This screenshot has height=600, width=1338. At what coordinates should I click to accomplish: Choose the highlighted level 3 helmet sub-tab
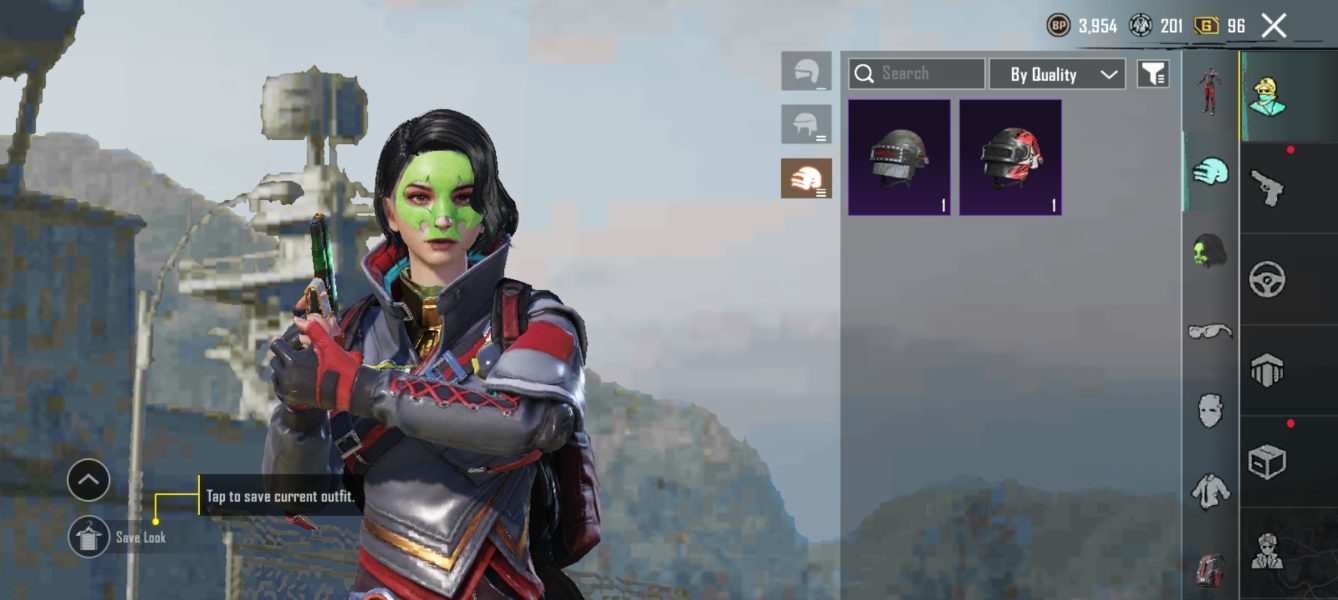[x=806, y=178]
